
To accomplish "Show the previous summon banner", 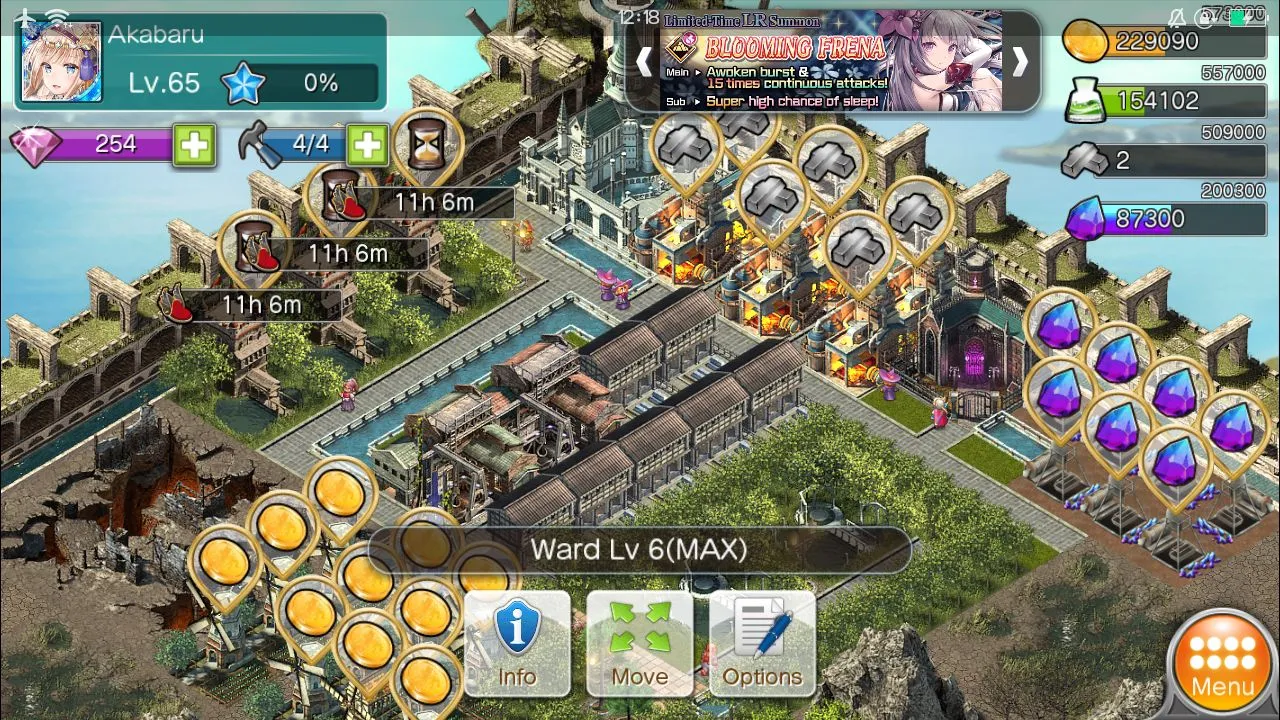I will 644,62.
